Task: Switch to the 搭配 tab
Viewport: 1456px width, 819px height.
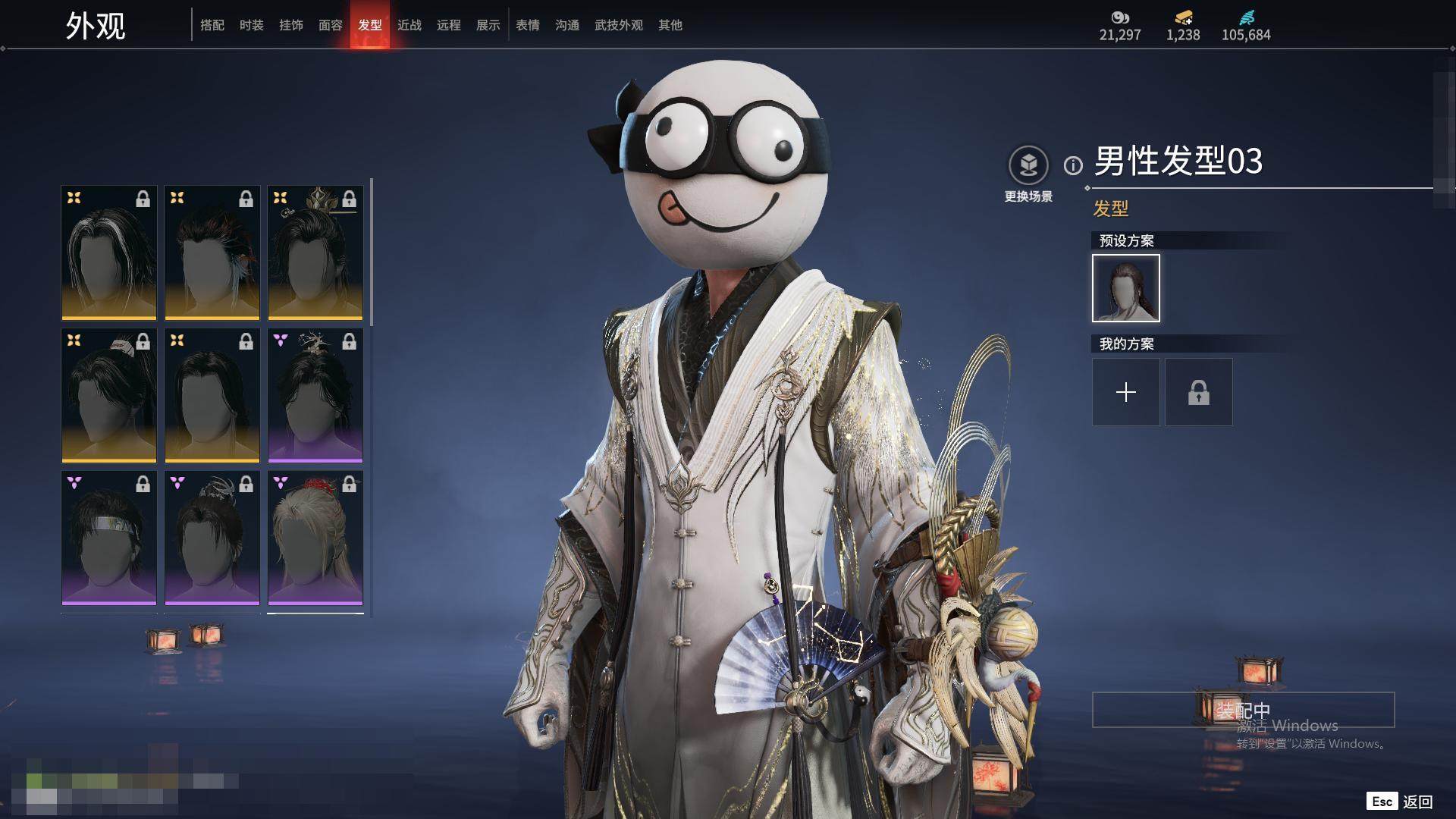Action: [212, 26]
